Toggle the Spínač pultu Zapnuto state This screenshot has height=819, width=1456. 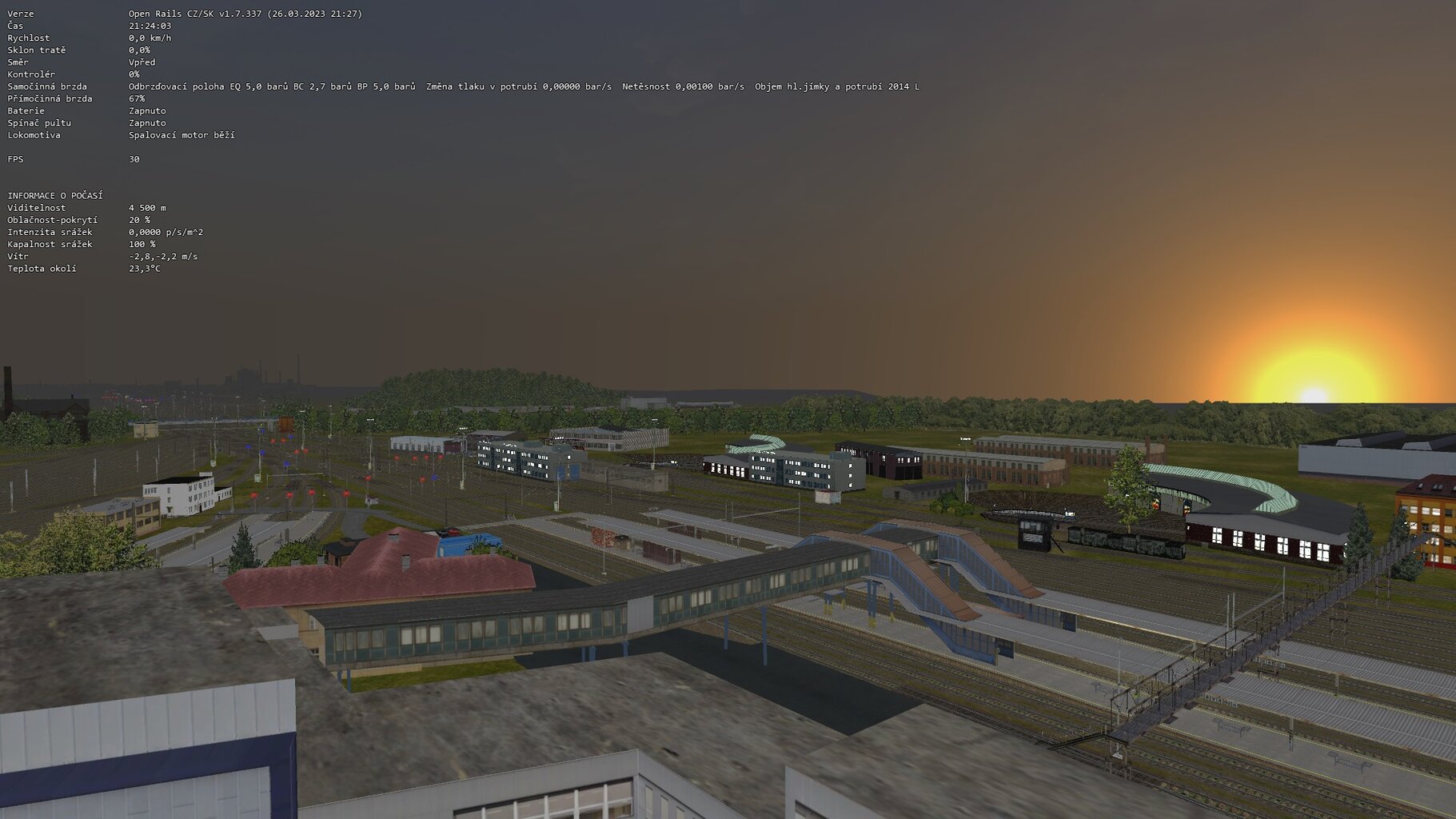pyautogui.click(x=146, y=122)
